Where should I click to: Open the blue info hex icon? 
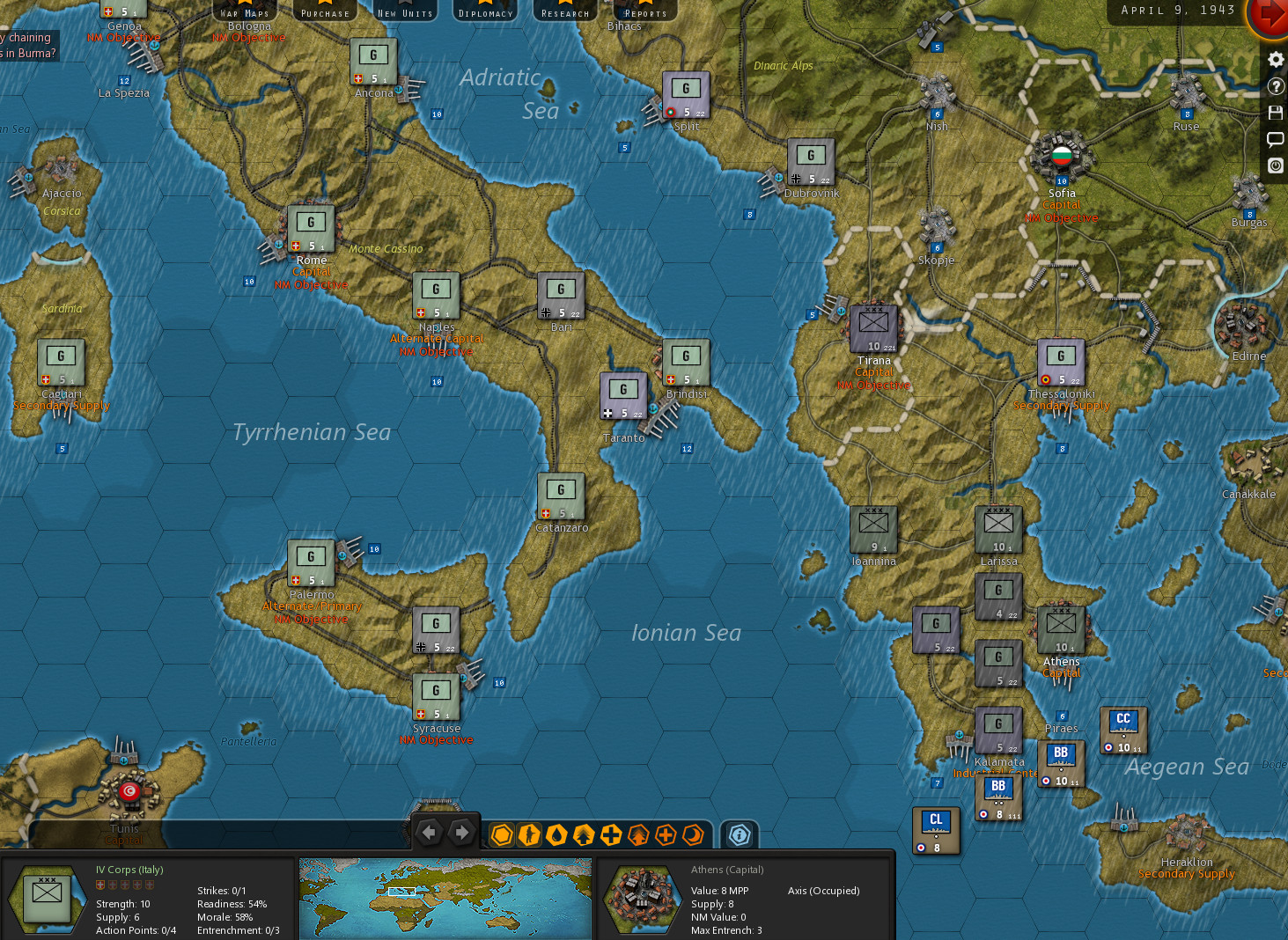[740, 834]
